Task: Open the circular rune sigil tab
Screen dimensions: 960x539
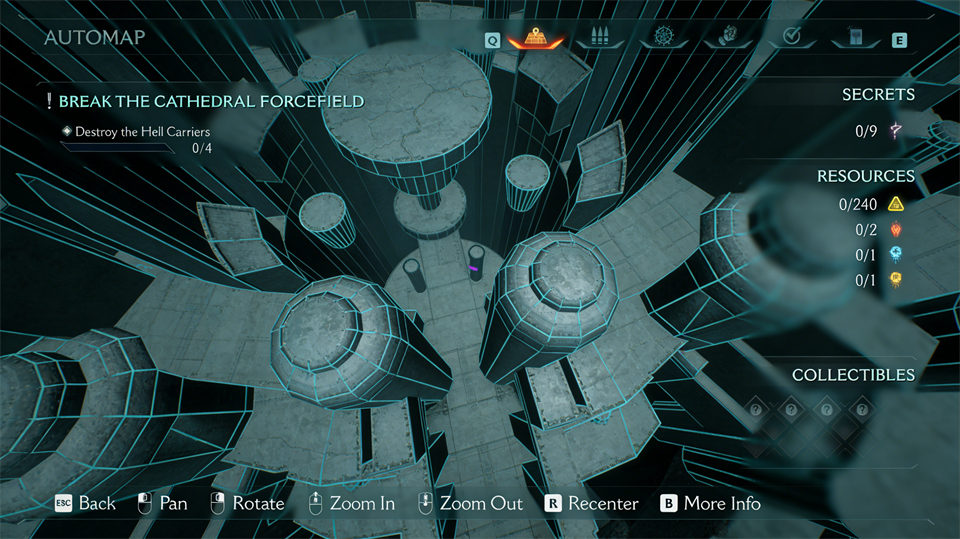Action: pos(666,38)
